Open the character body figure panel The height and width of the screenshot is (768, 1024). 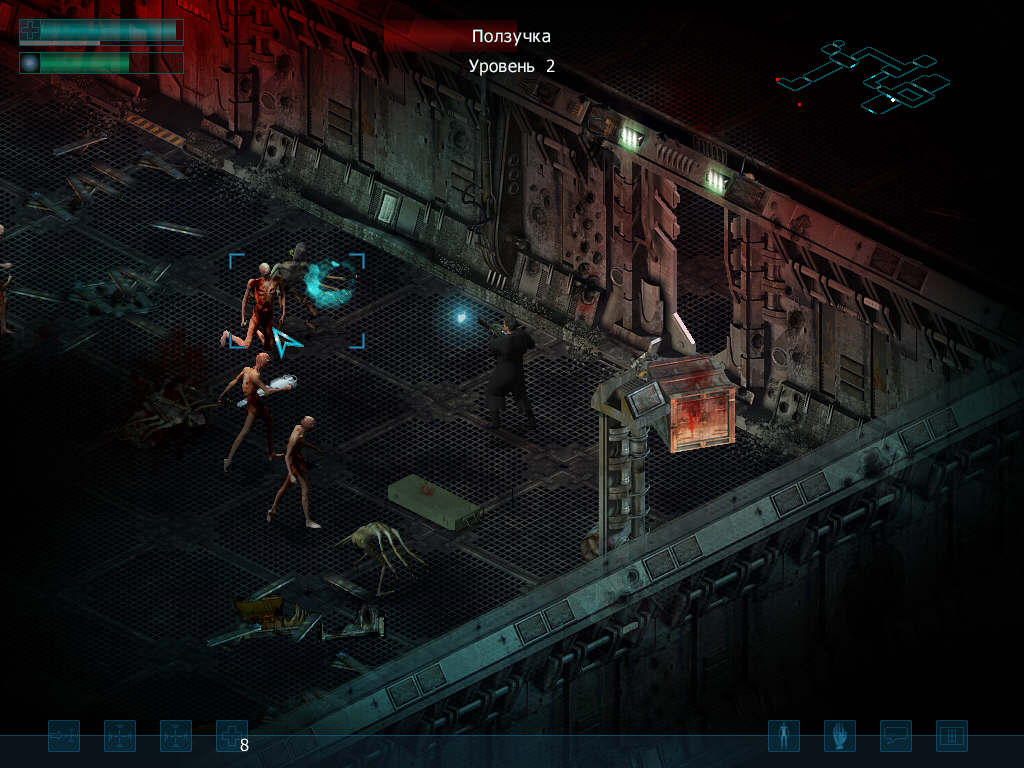pyautogui.click(x=783, y=736)
